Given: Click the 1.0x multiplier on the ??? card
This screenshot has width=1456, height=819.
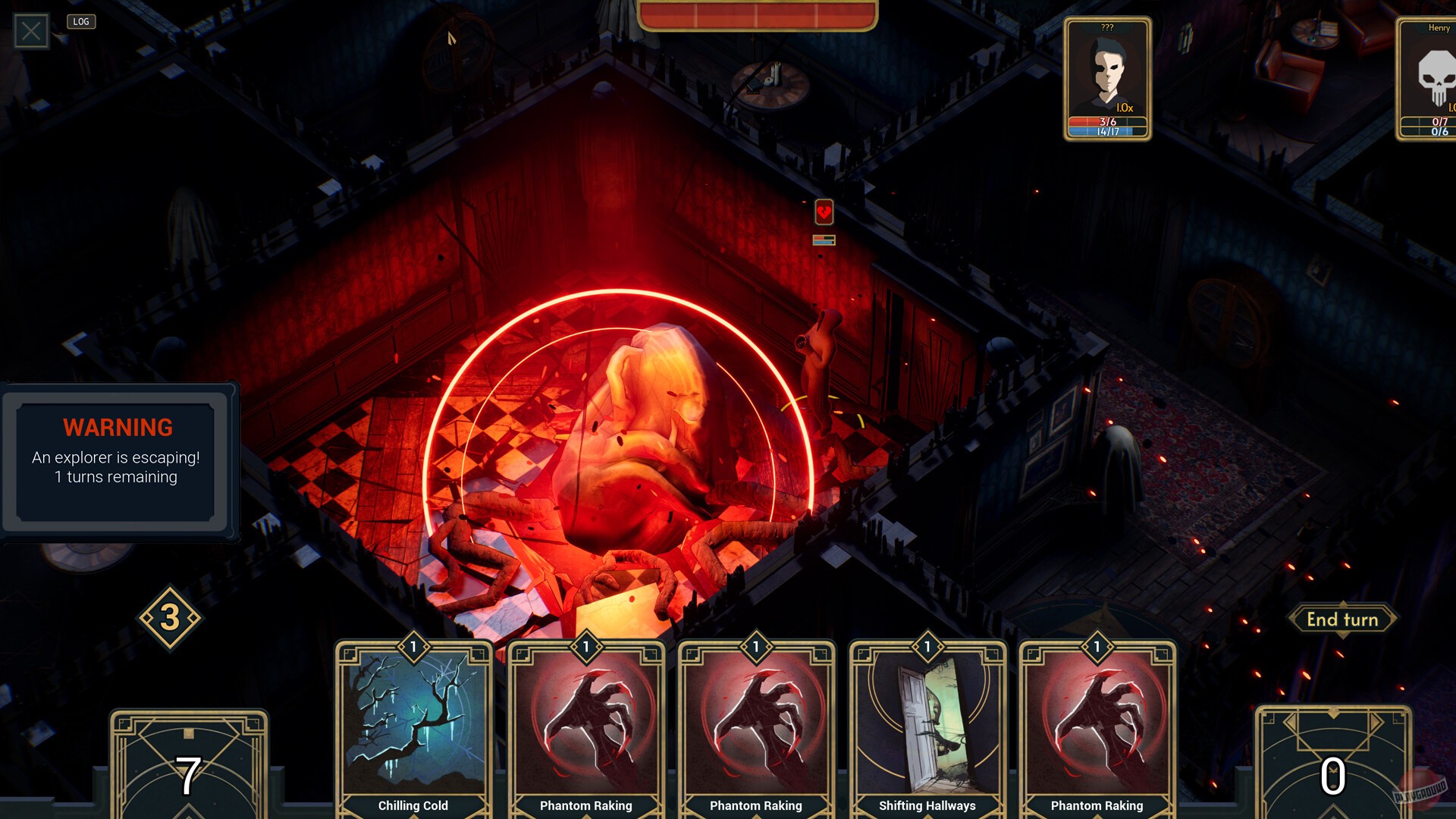Looking at the screenshot, I should [x=1125, y=107].
